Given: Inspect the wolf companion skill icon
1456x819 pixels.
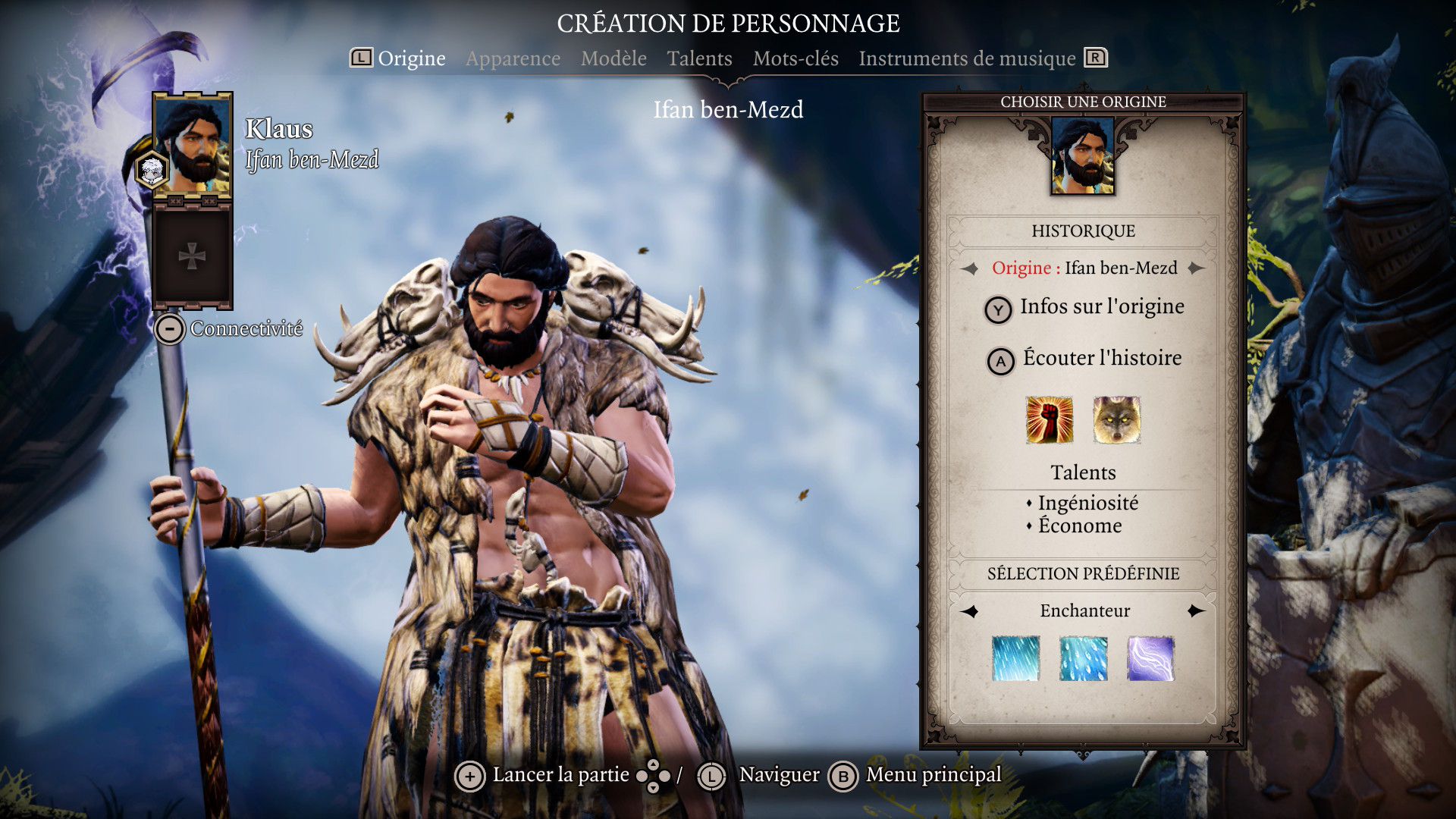Looking at the screenshot, I should (1116, 419).
